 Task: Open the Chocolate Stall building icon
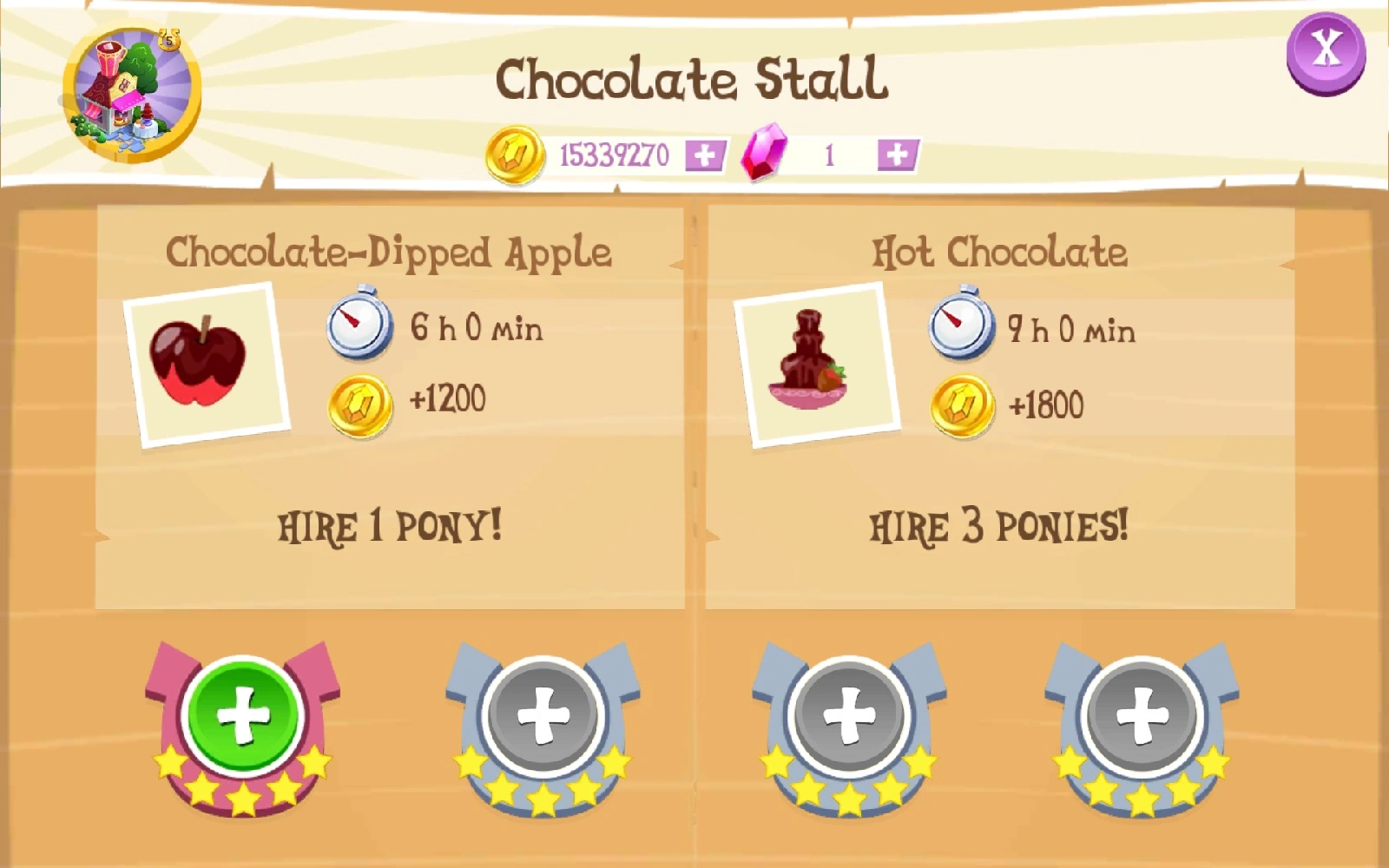click(x=128, y=91)
